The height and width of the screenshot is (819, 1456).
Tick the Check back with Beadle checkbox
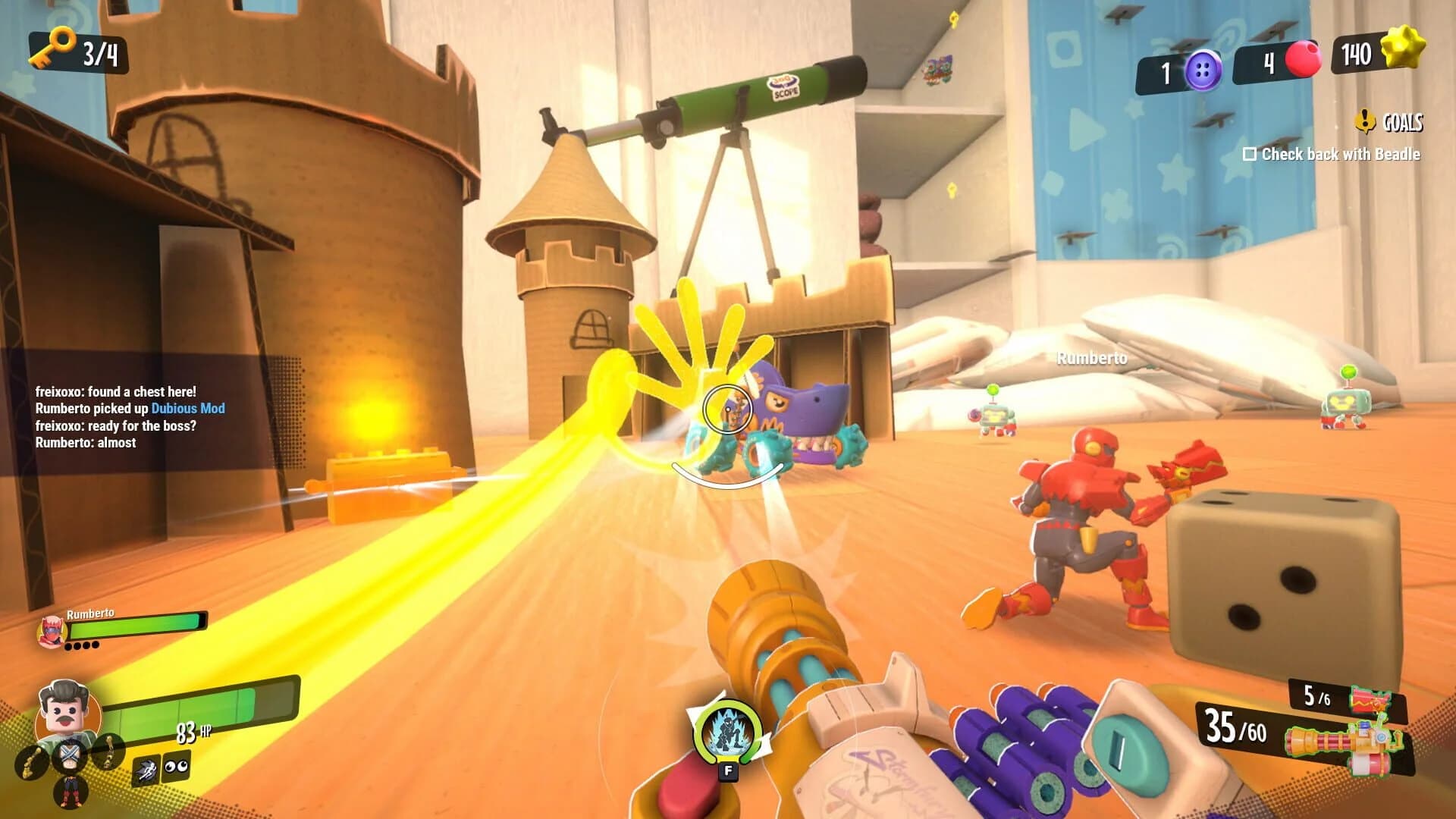click(x=1250, y=154)
